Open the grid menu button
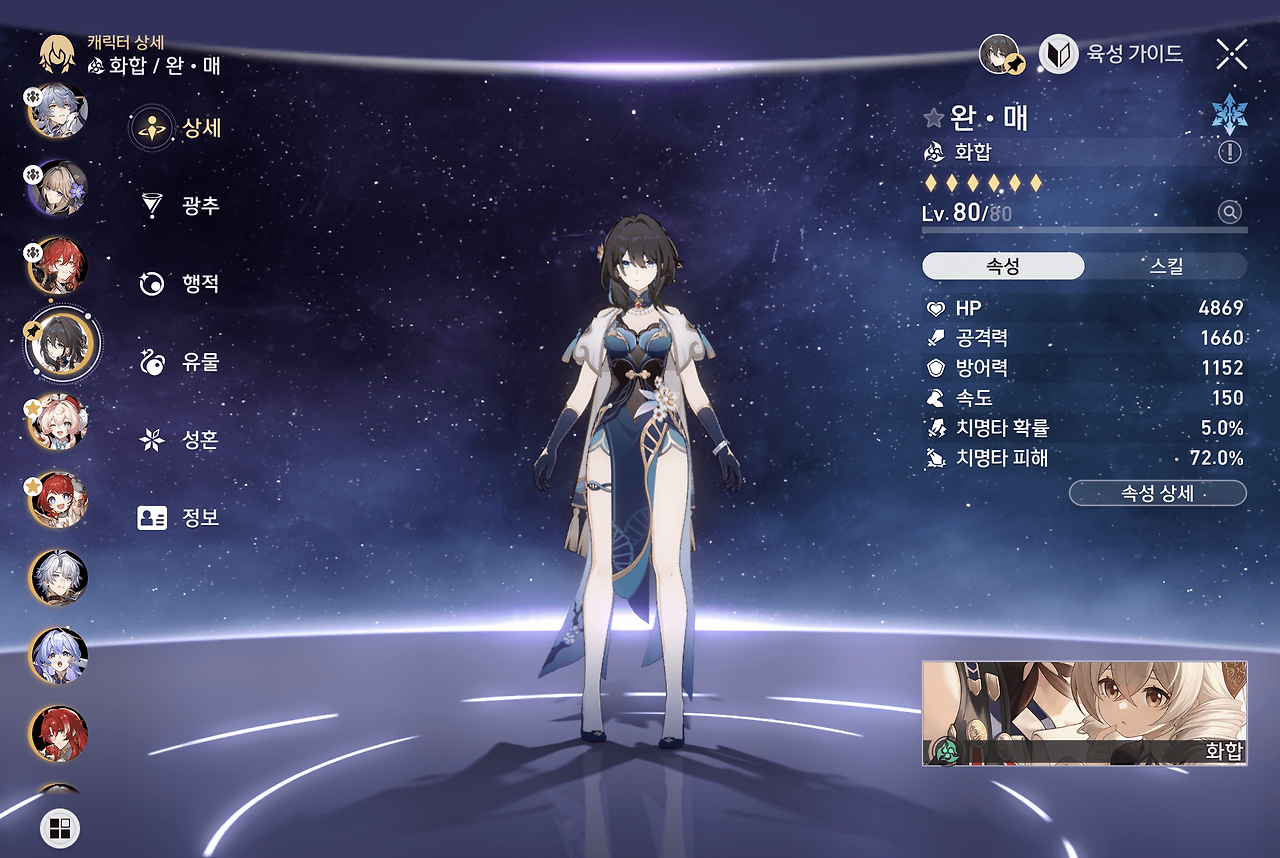Viewport: 1280px width, 858px height. click(x=60, y=828)
